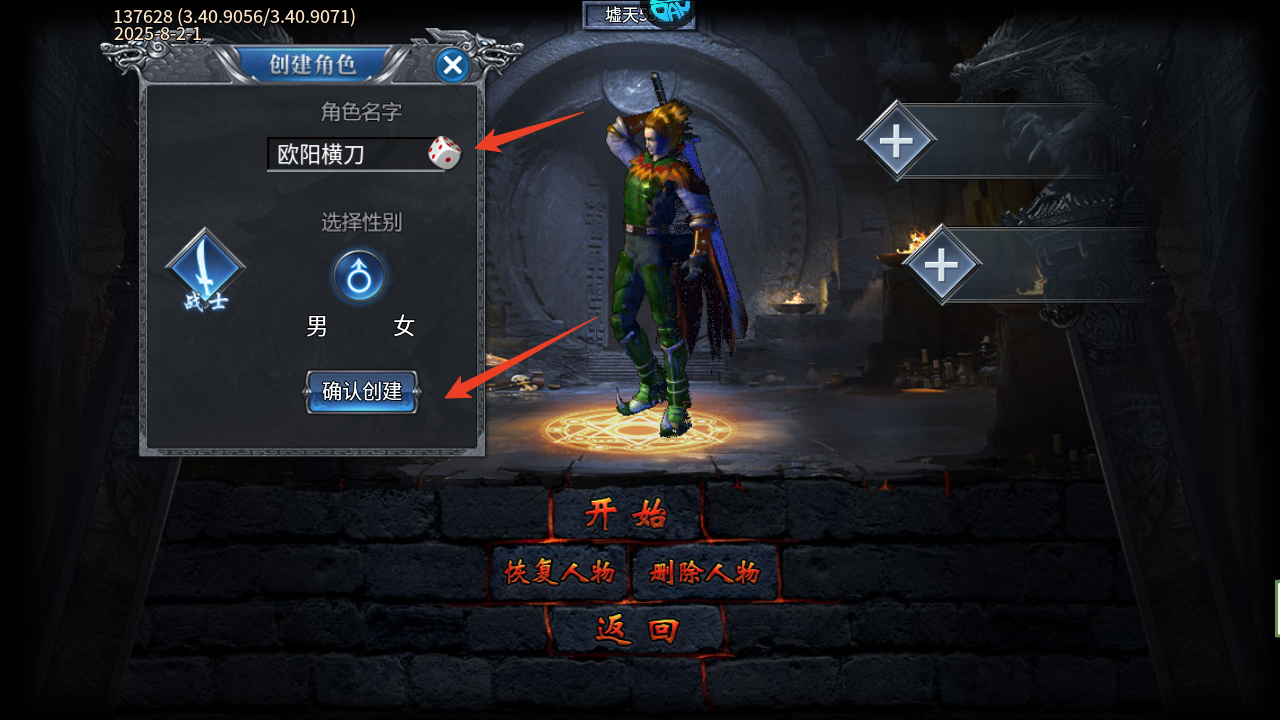Close the 创建角色 dialog with the X icon
Viewport: 1280px width, 720px height.
[x=452, y=65]
